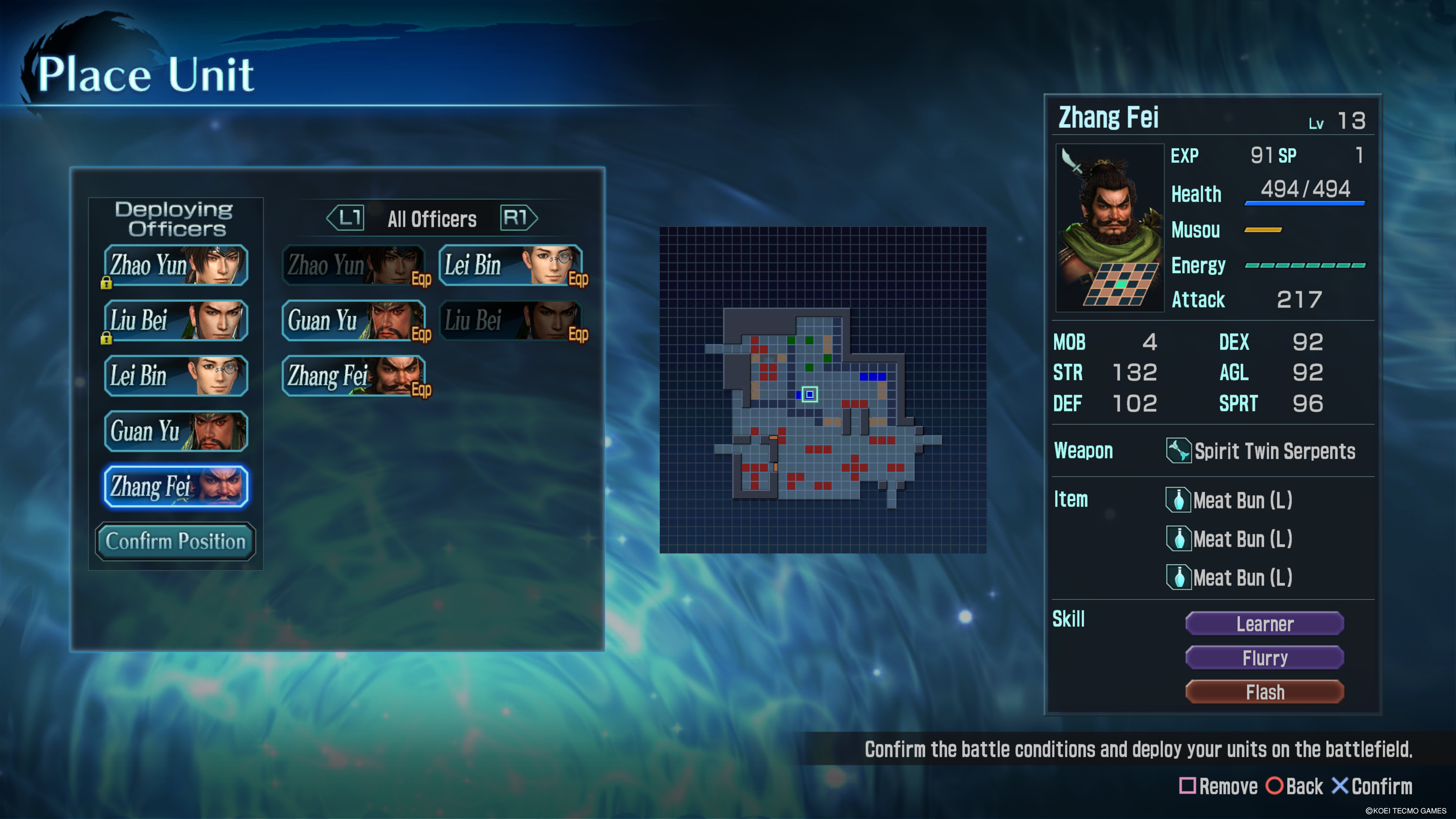This screenshot has height=819, width=1456.
Task: Select the highlighted cursor tile on battlefield map
Action: click(x=810, y=394)
